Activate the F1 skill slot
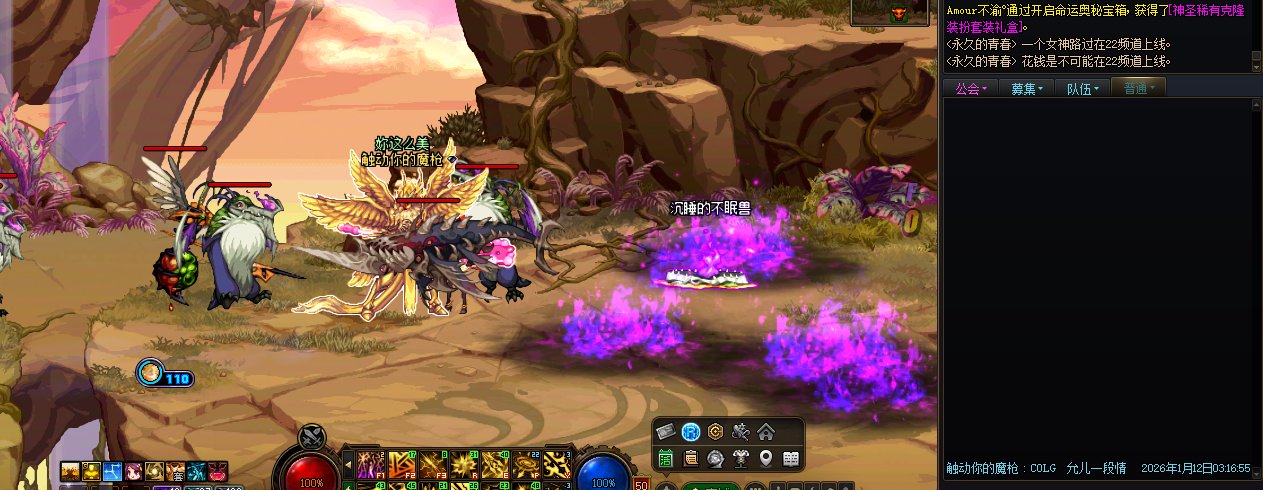The width and height of the screenshot is (1263, 490). point(372,464)
